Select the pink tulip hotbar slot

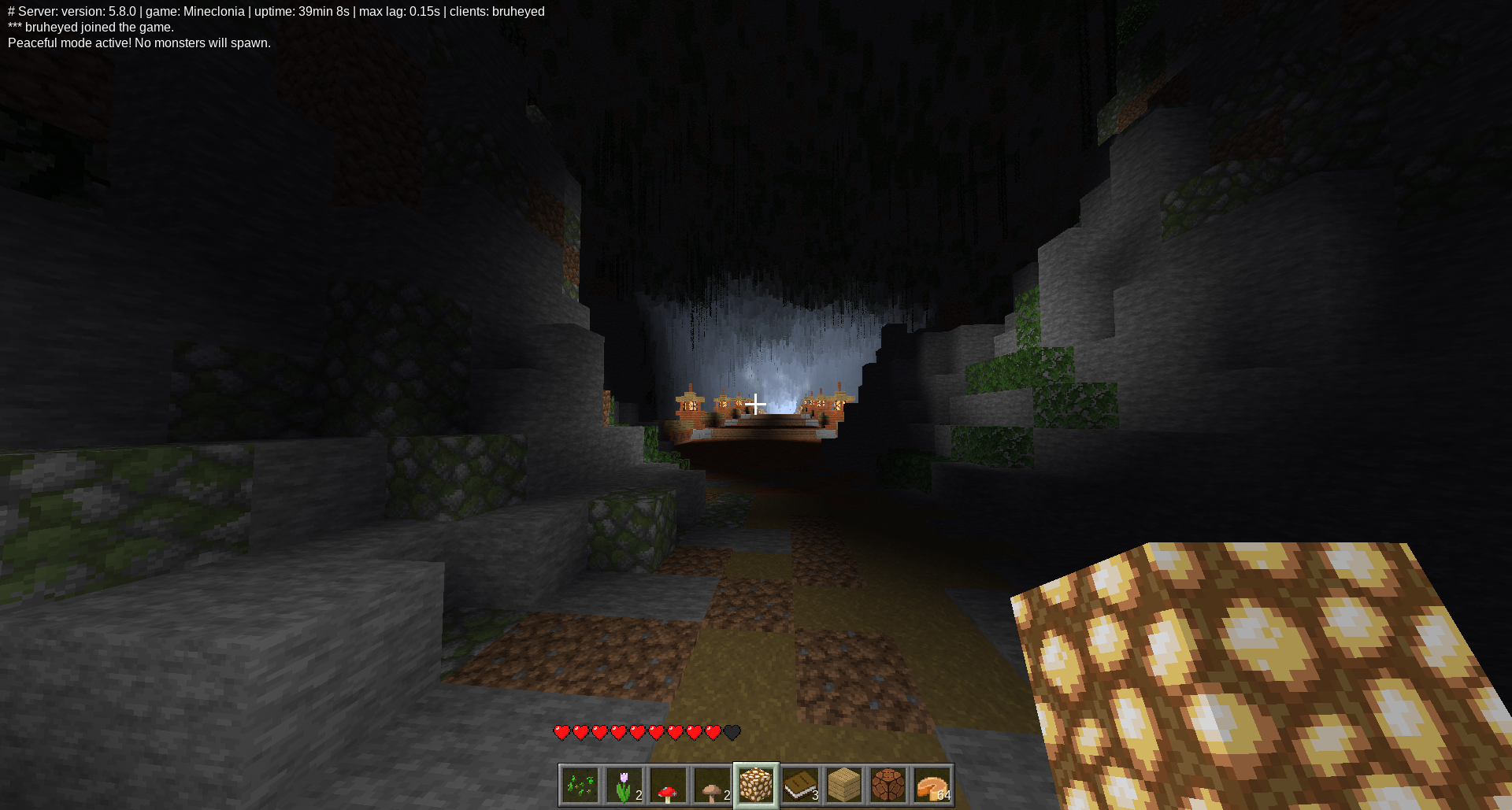pyautogui.click(x=624, y=786)
